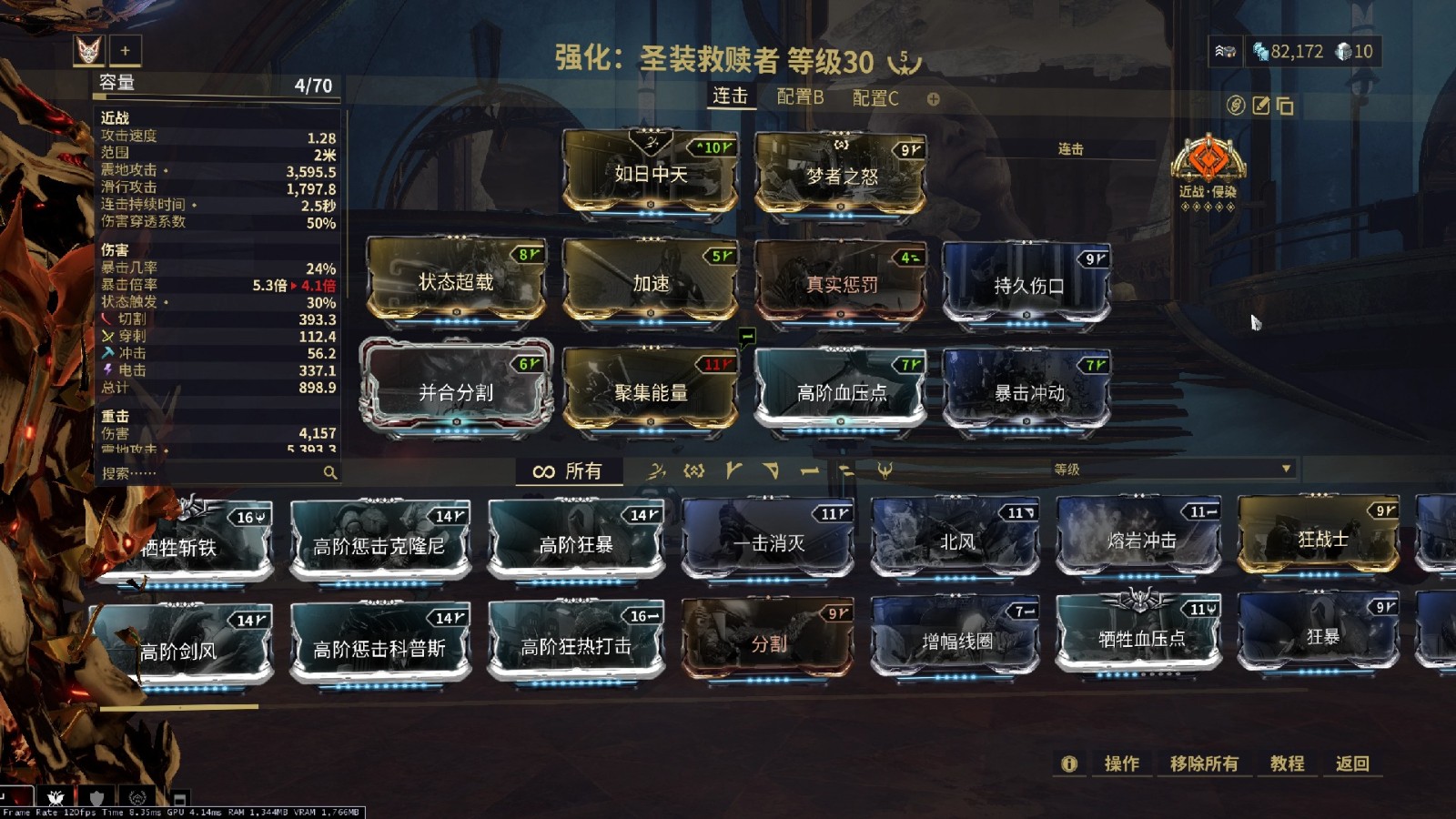The width and height of the screenshot is (1456, 819).
Task: Go back with the 返回 button
Action: point(1351,763)
